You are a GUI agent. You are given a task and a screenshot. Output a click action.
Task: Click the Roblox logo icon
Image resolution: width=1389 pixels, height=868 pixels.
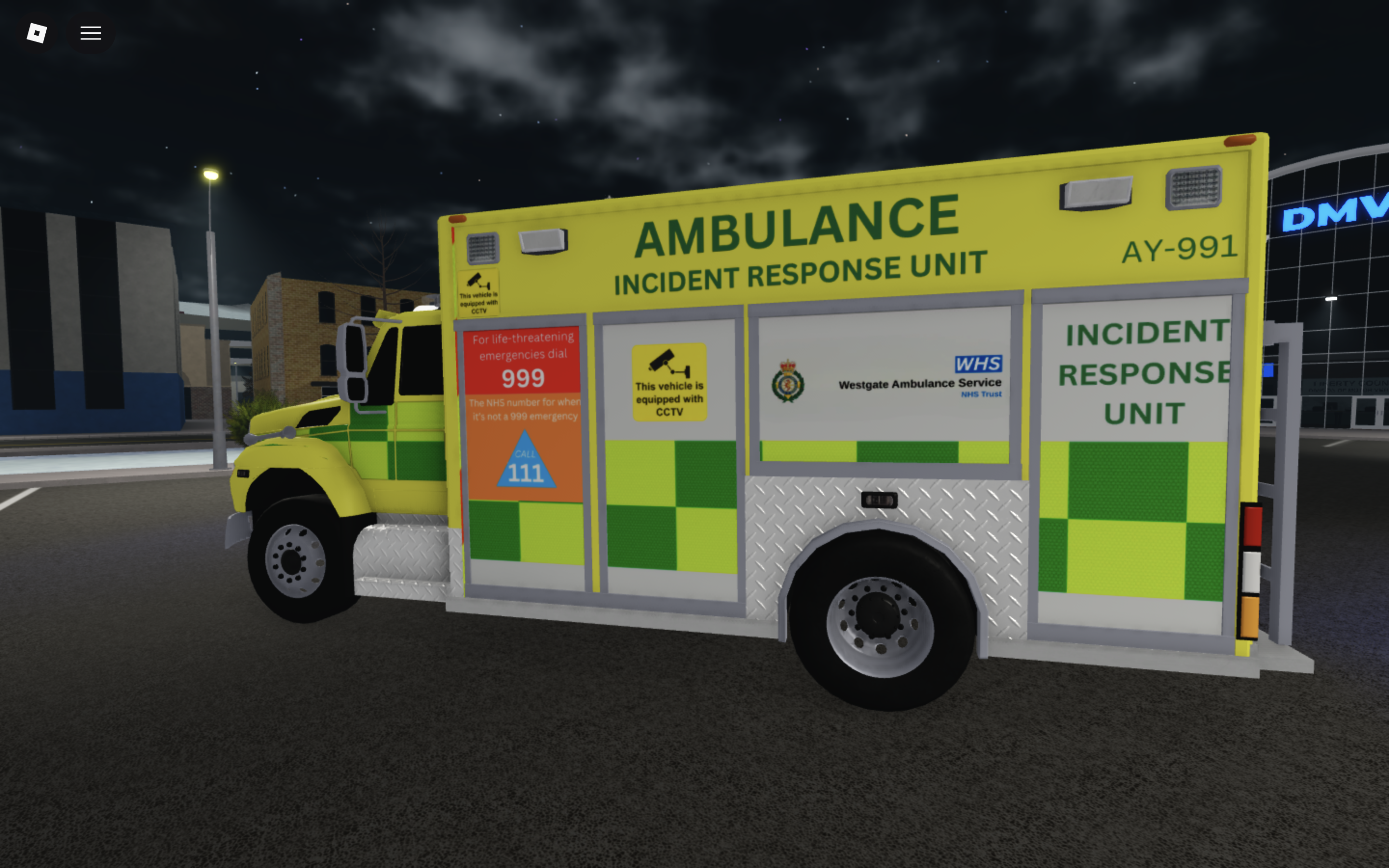tap(36, 33)
